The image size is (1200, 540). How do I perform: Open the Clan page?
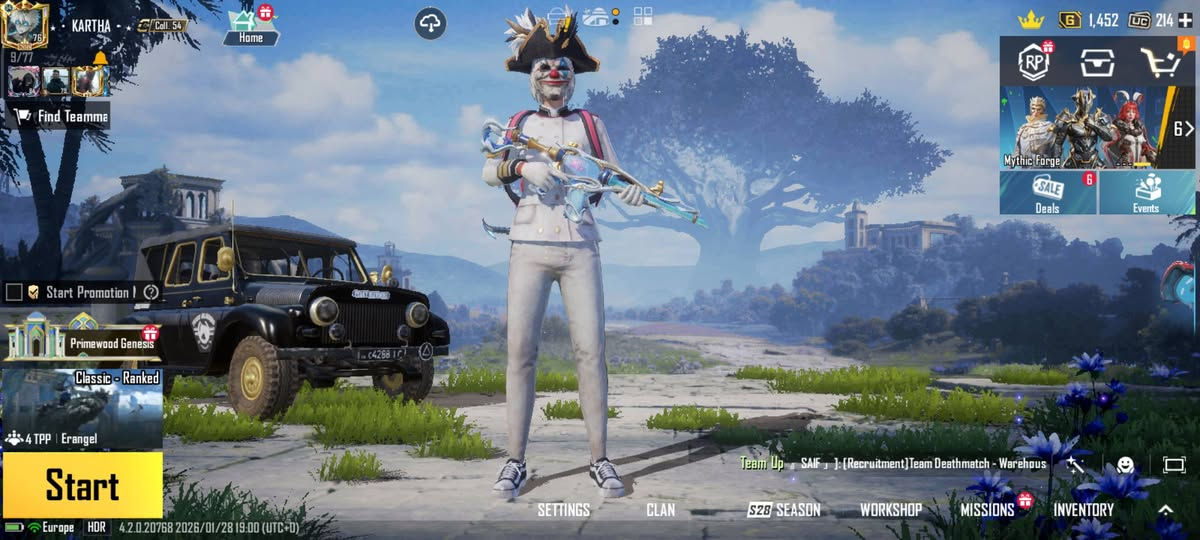coord(660,510)
